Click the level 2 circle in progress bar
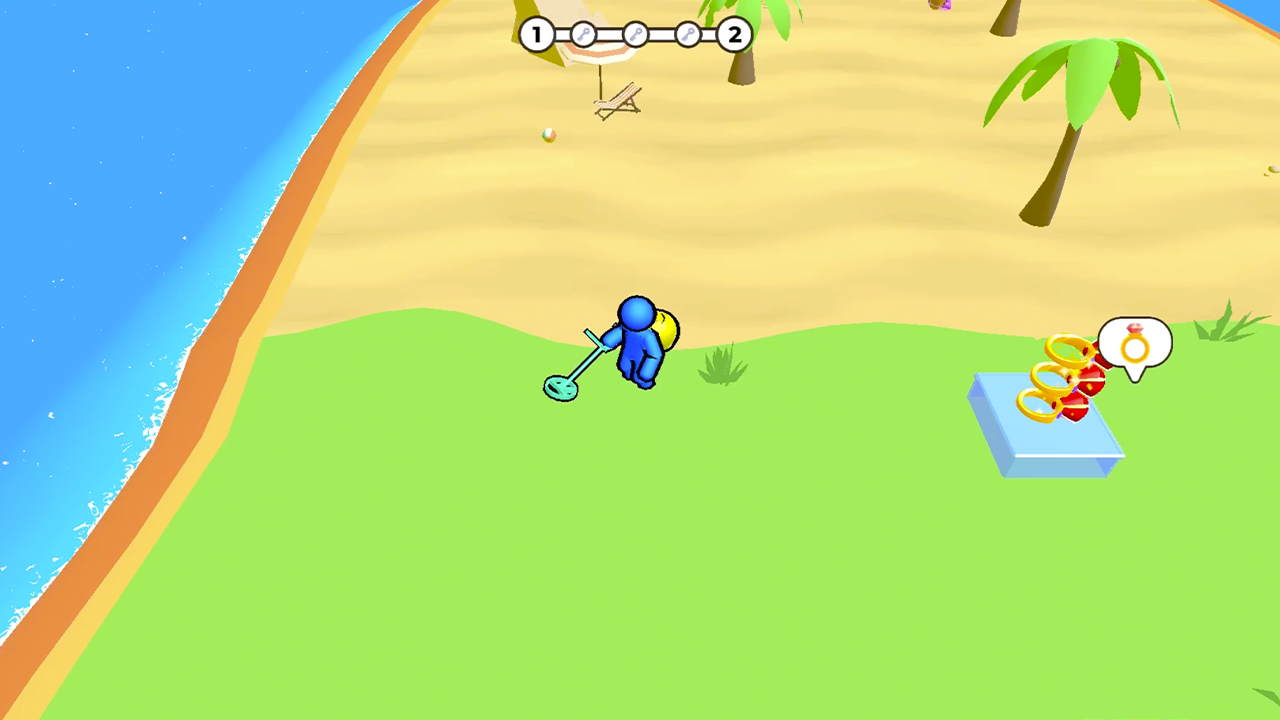The width and height of the screenshot is (1280, 720). coord(734,35)
